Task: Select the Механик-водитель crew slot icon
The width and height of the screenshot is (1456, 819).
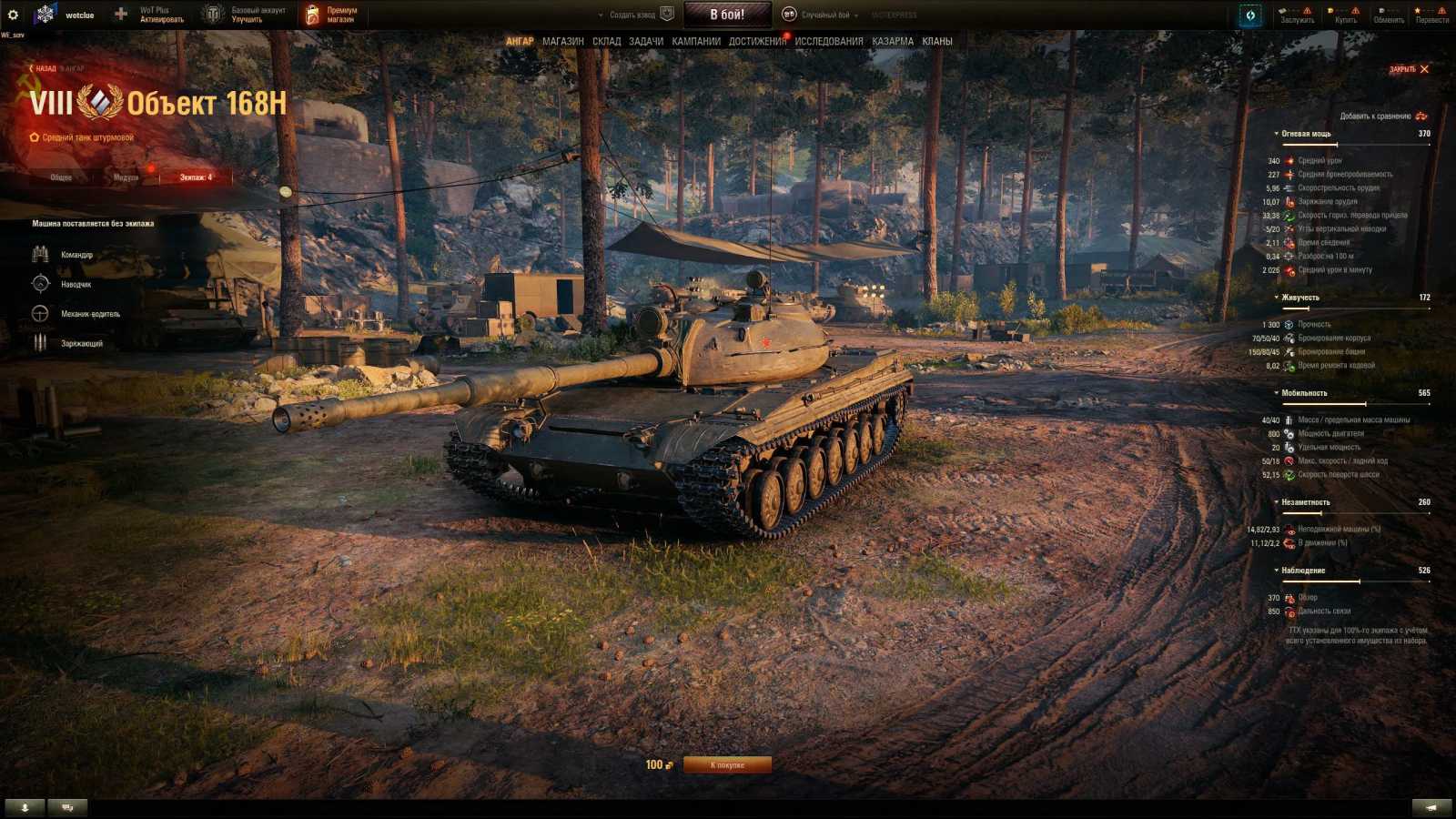Action: coord(40,314)
